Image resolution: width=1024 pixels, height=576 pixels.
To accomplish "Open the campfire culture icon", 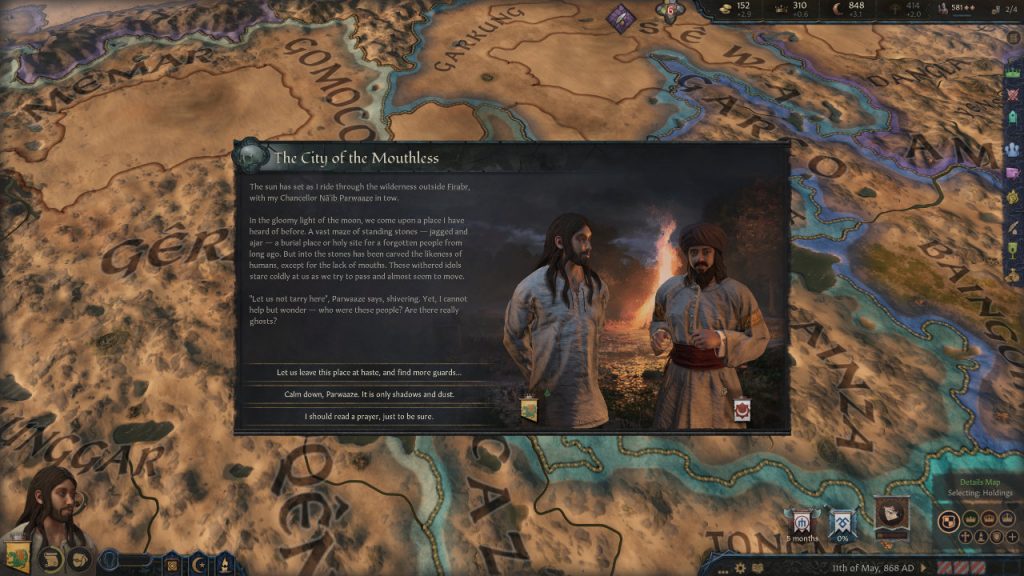I will pos(227,562).
